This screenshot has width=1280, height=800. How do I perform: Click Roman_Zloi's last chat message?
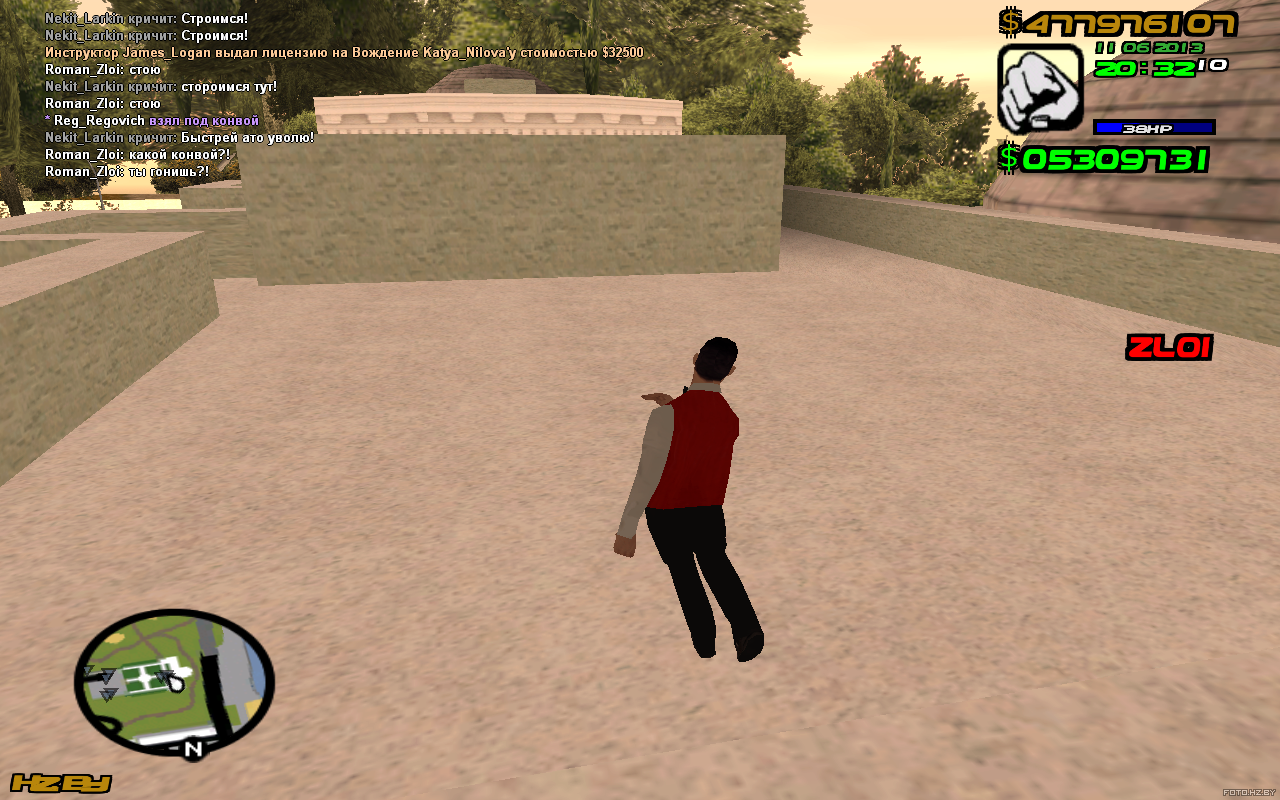[127, 171]
